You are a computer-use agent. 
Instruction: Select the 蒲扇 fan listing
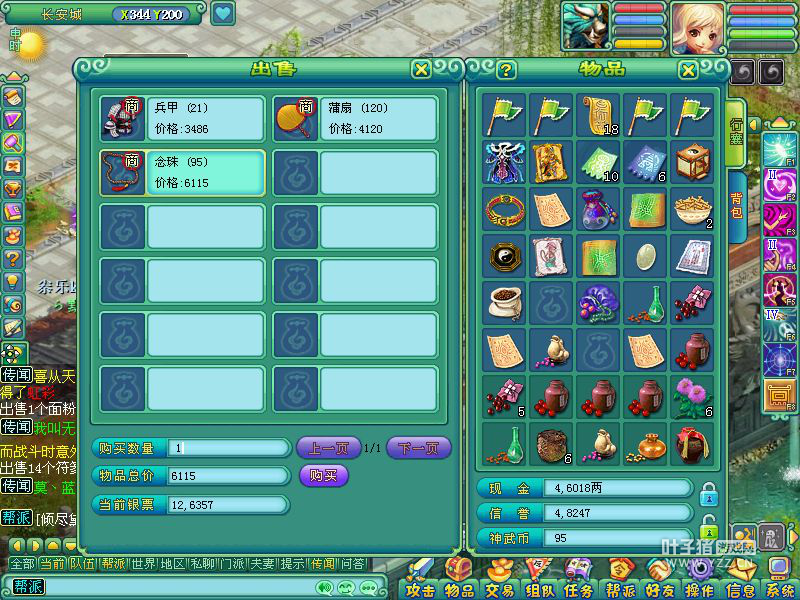pyautogui.click(x=355, y=119)
